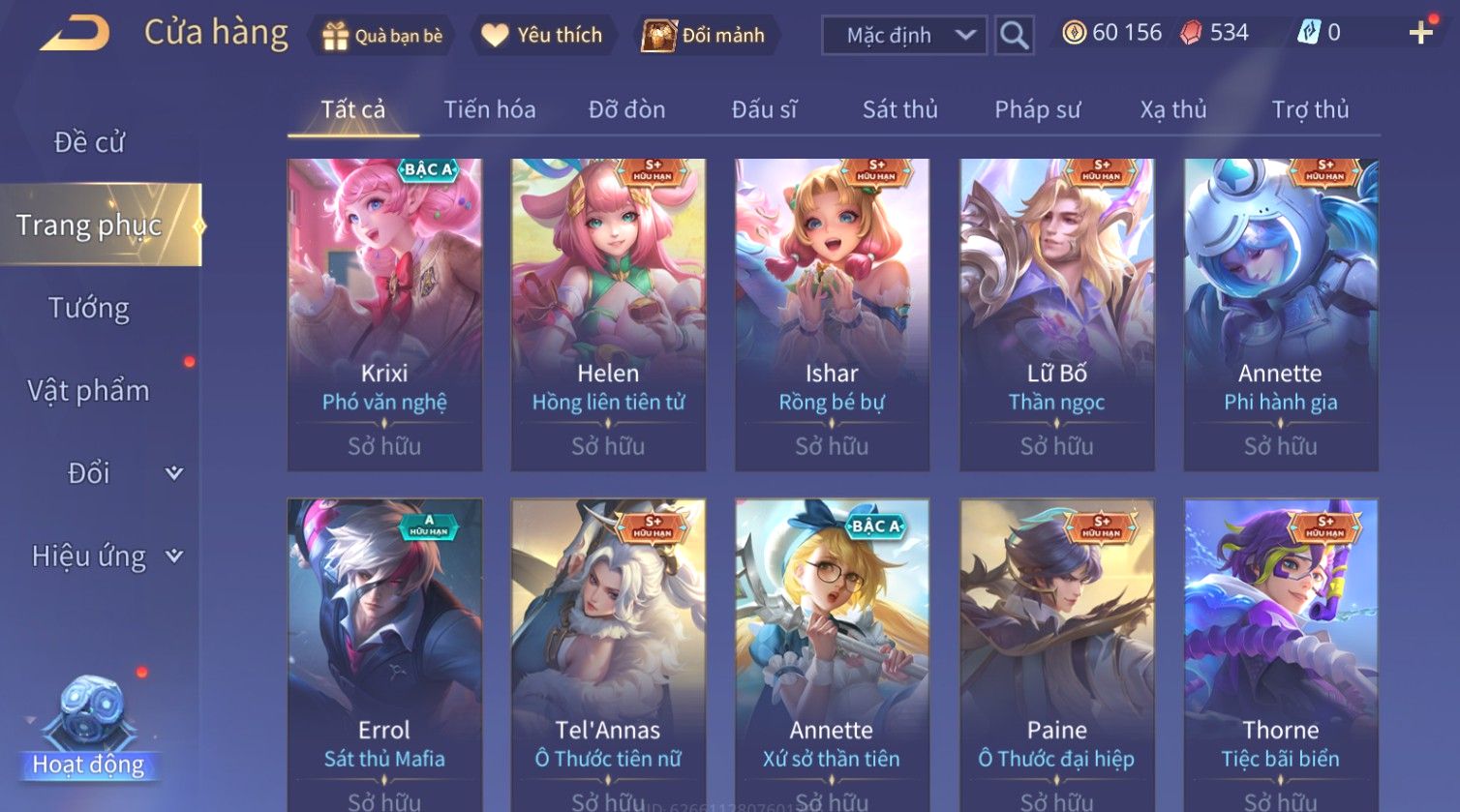Expand the Mặc định sort dropdown
This screenshot has height=812, width=1460.
[903, 36]
